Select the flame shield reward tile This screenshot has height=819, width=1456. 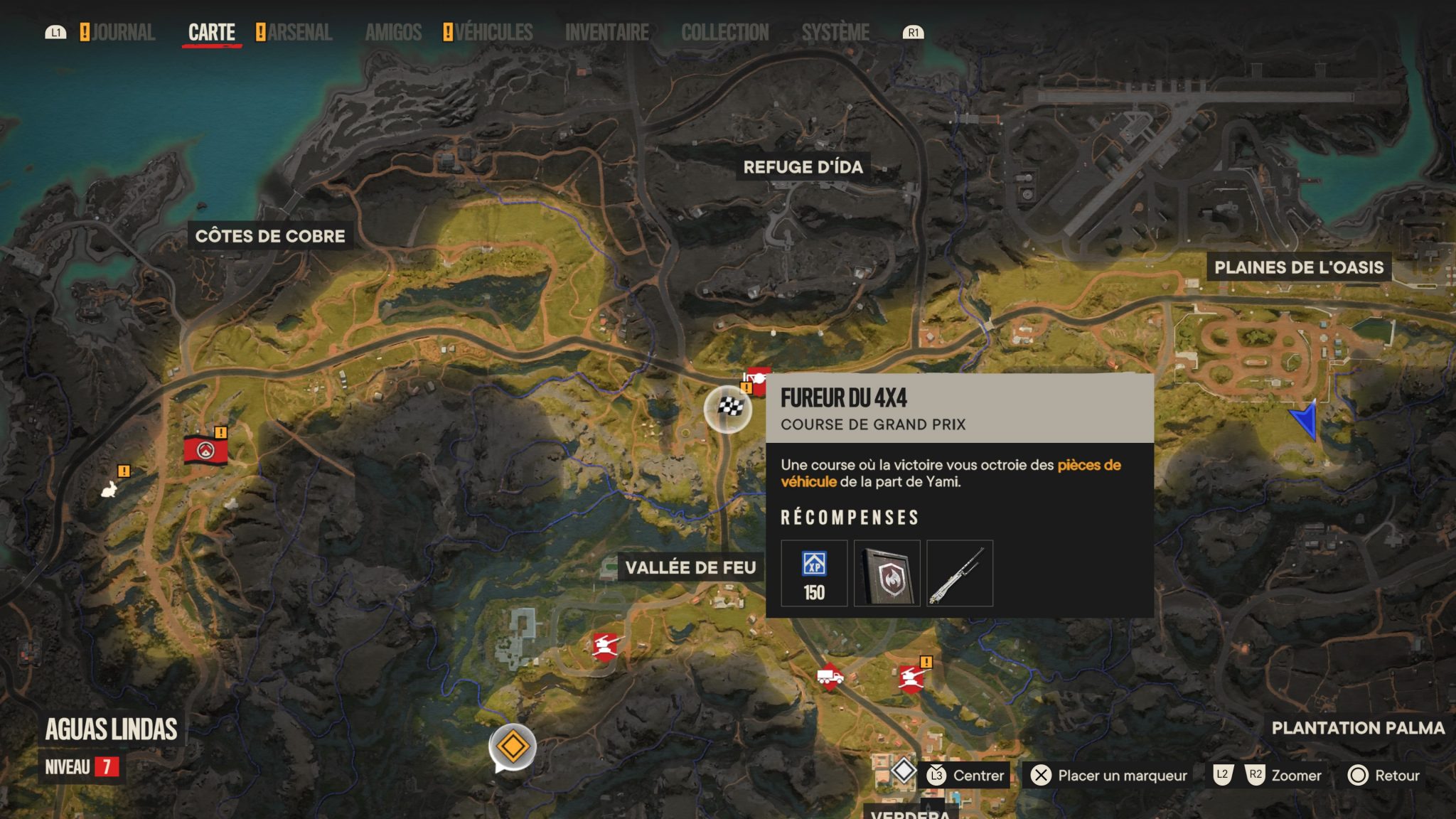[887, 573]
